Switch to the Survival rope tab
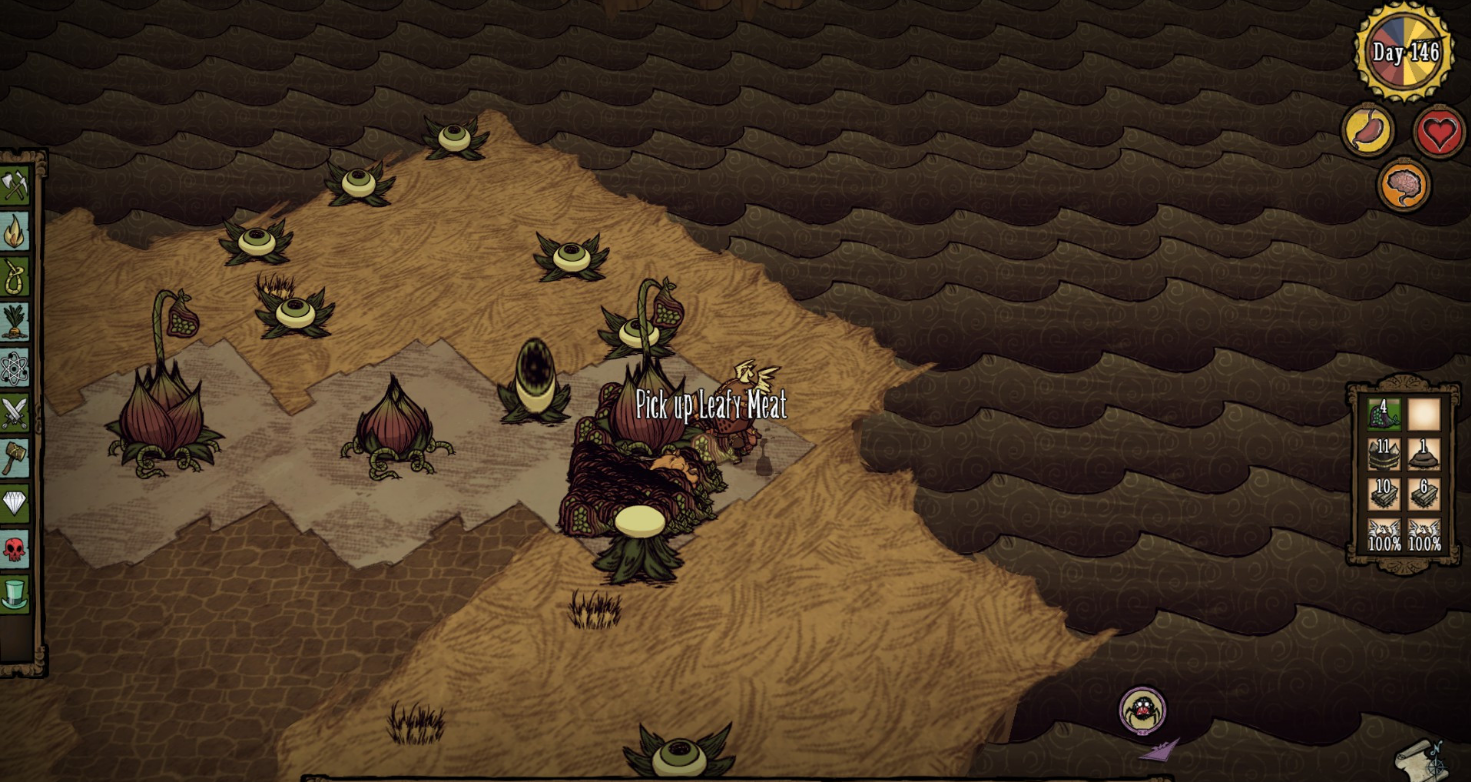This screenshot has width=1471, height=782. [x=15, y=277]
